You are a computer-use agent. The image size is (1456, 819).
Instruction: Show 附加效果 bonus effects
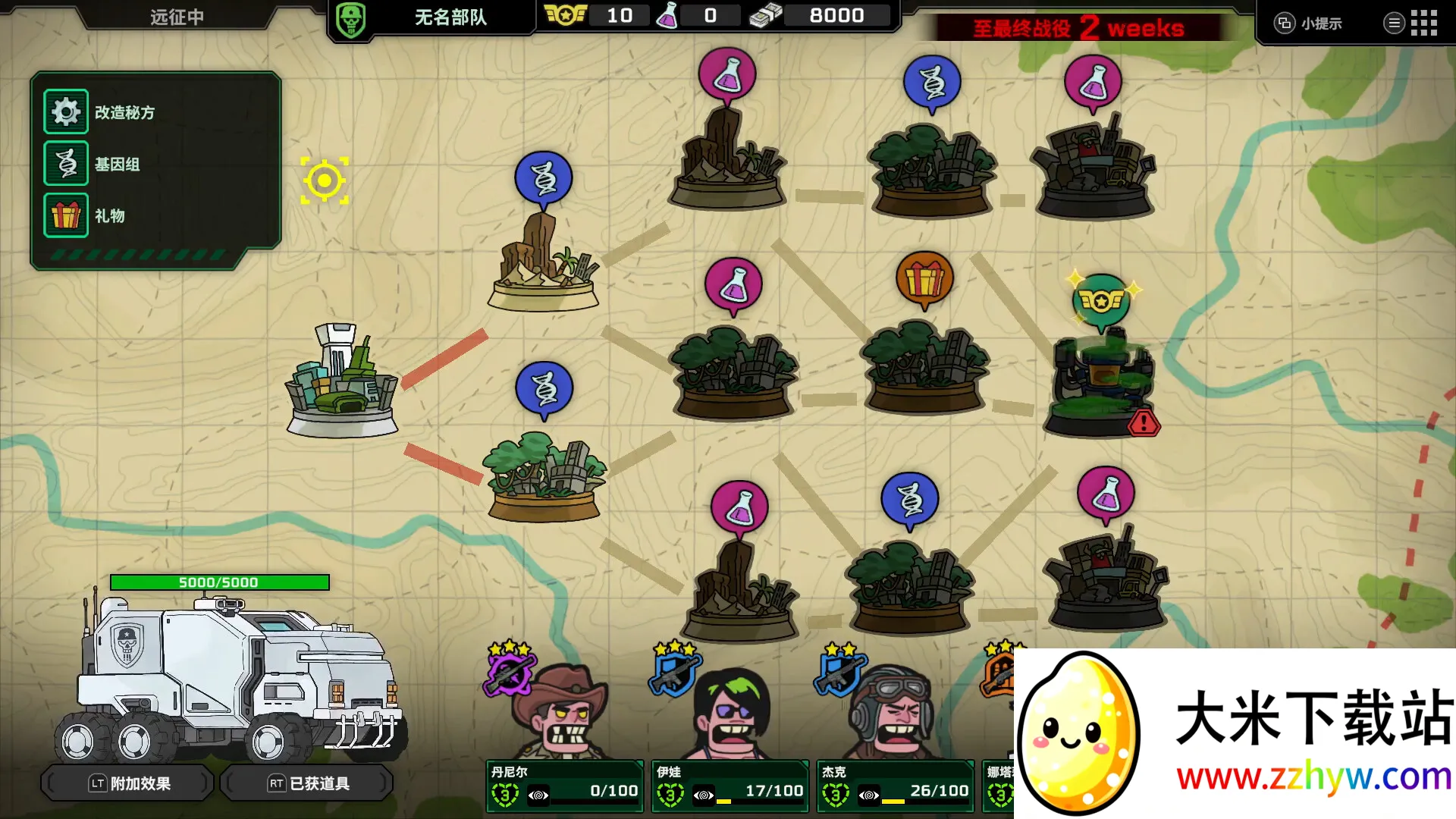[129, 783]
